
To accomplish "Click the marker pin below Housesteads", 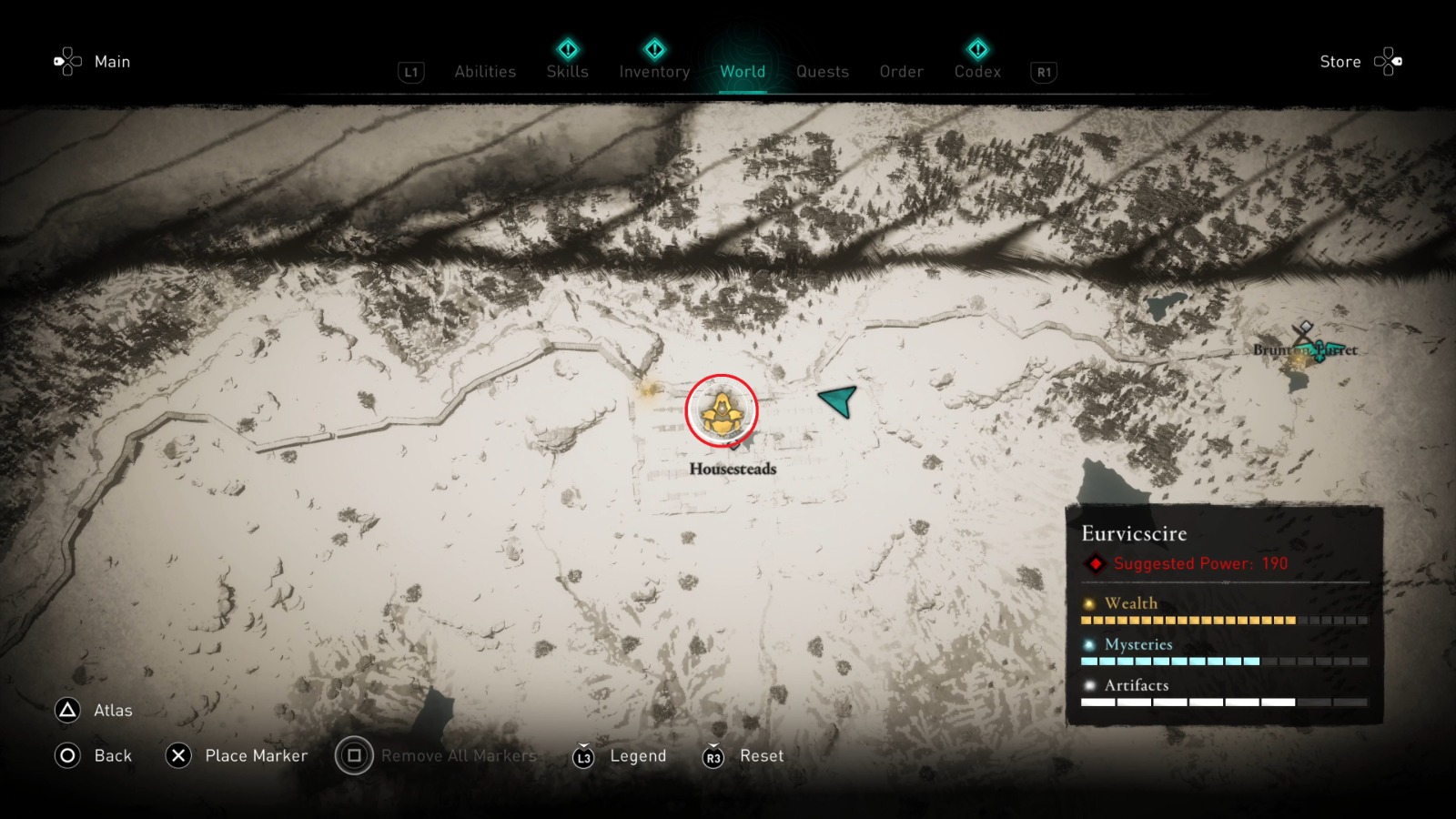I will 733,446.
